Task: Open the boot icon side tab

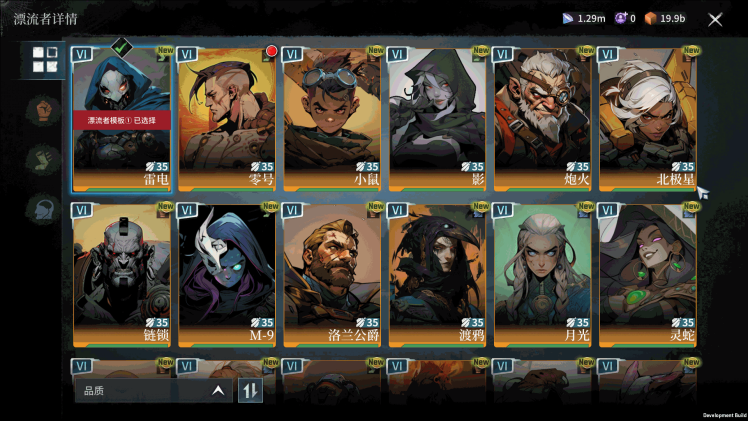Action: 45,158
